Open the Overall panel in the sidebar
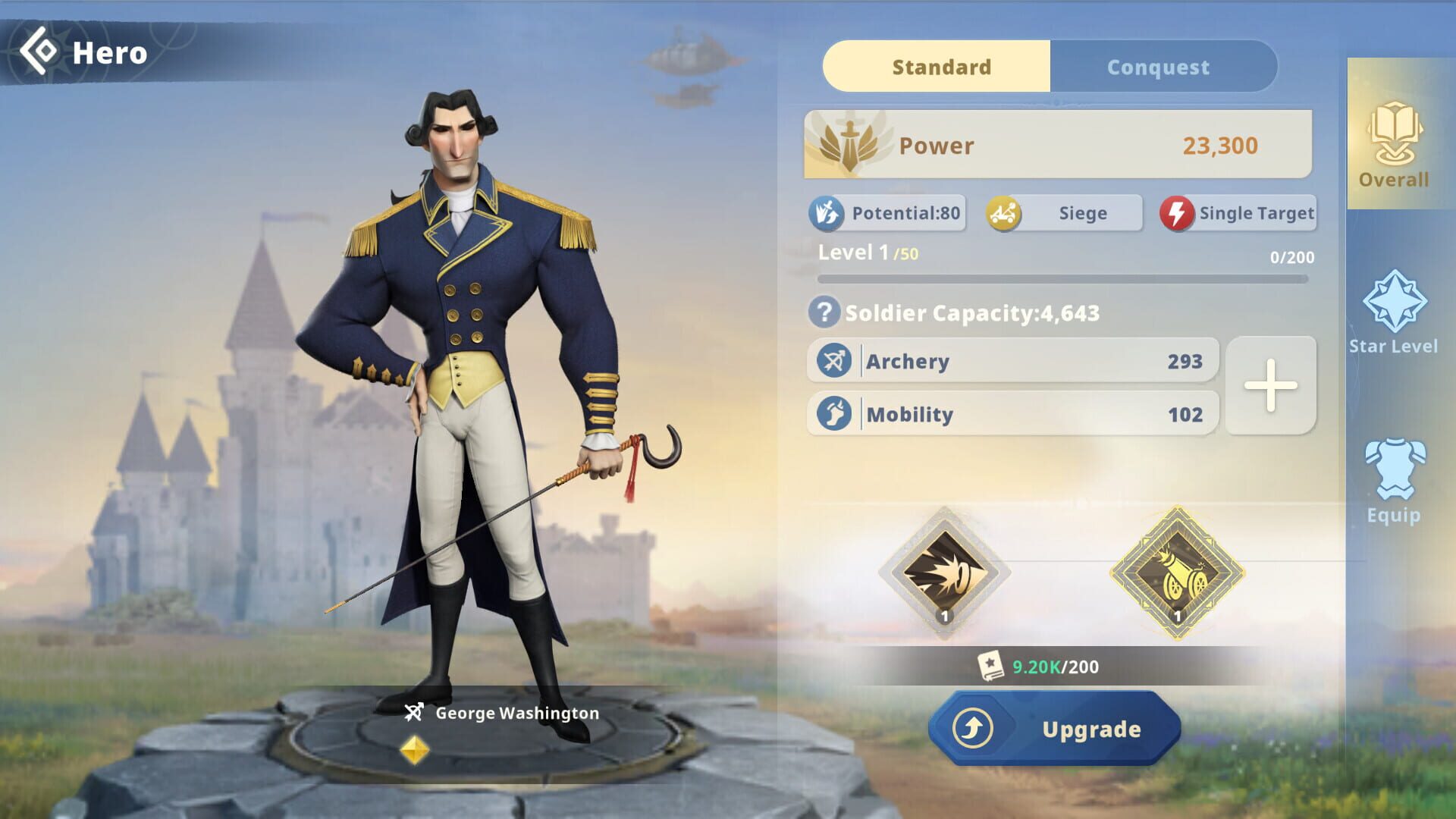The height and width of the screenshot is (819, 1456). click(x=1395, y=148)
